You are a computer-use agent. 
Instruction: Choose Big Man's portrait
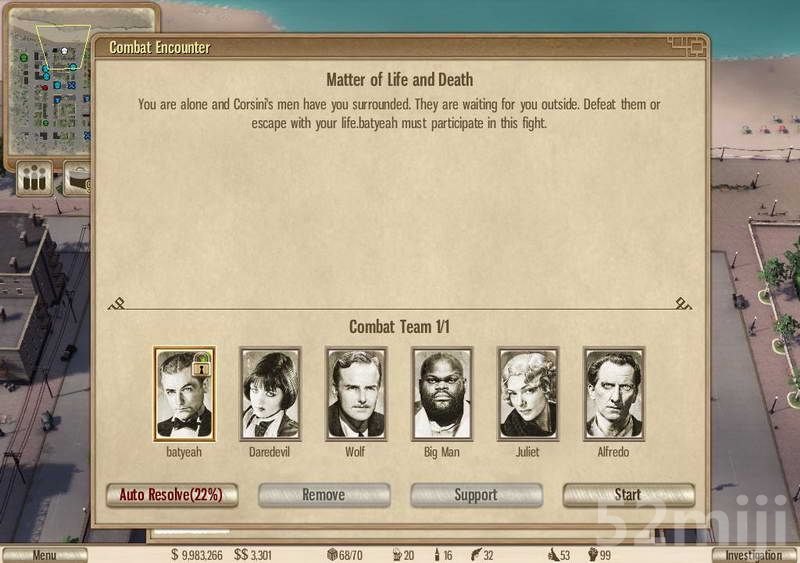click(x=442, y=395)
